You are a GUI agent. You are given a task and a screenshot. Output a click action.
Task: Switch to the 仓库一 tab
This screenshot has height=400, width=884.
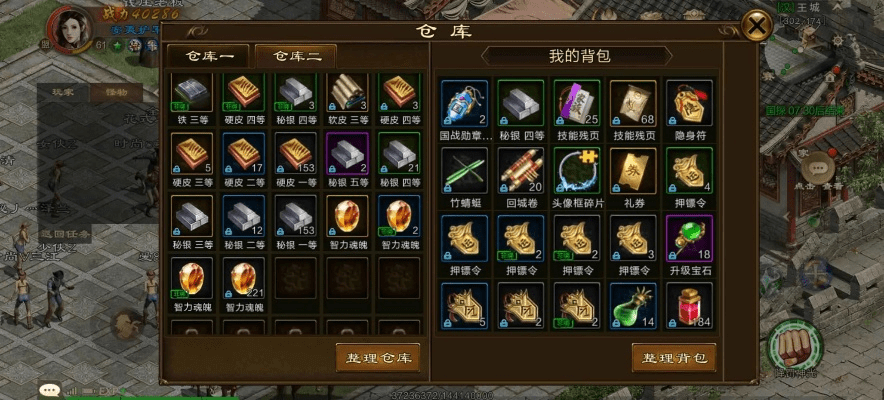207,56
